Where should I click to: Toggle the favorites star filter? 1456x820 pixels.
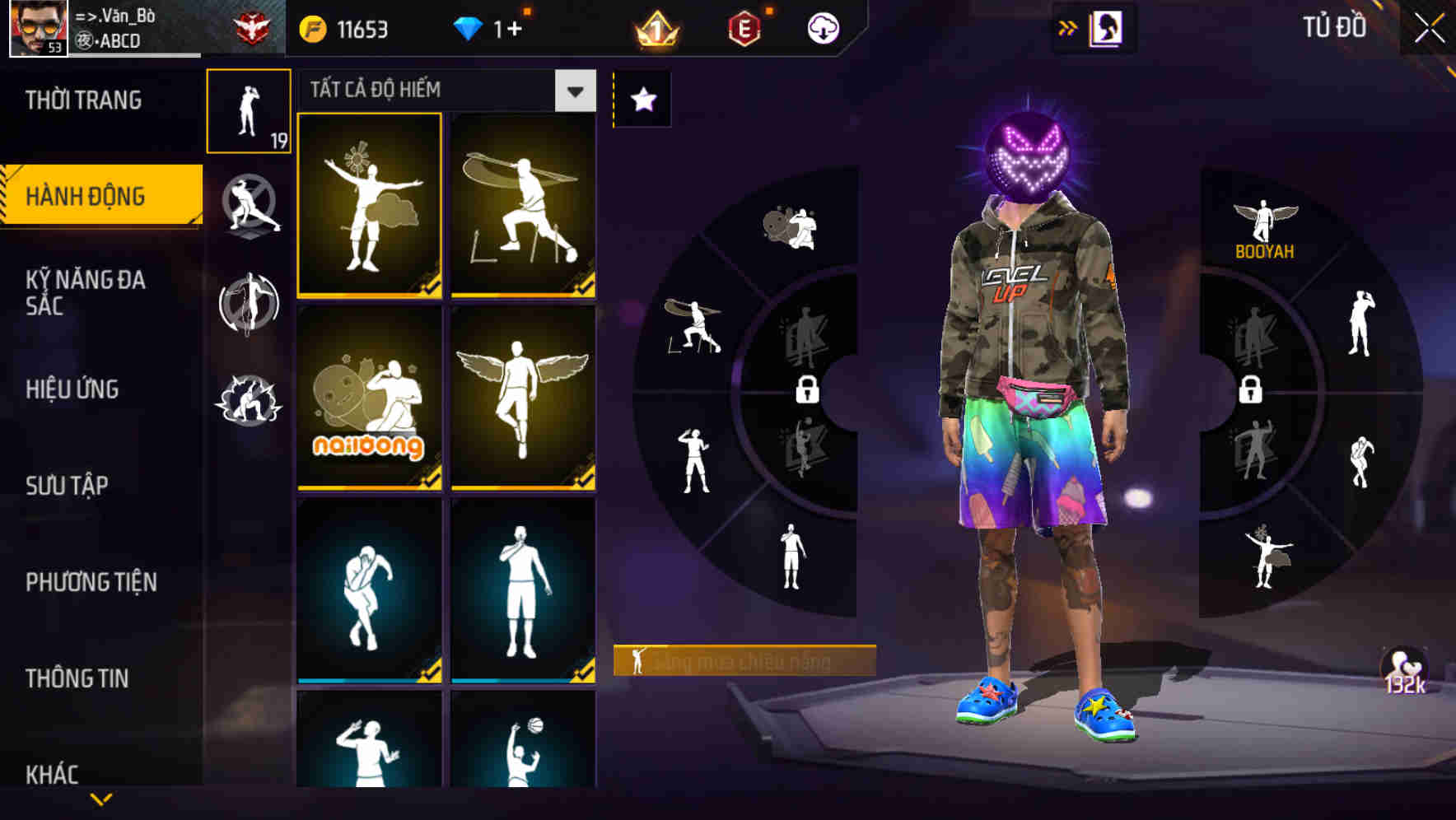coord(644,99)
